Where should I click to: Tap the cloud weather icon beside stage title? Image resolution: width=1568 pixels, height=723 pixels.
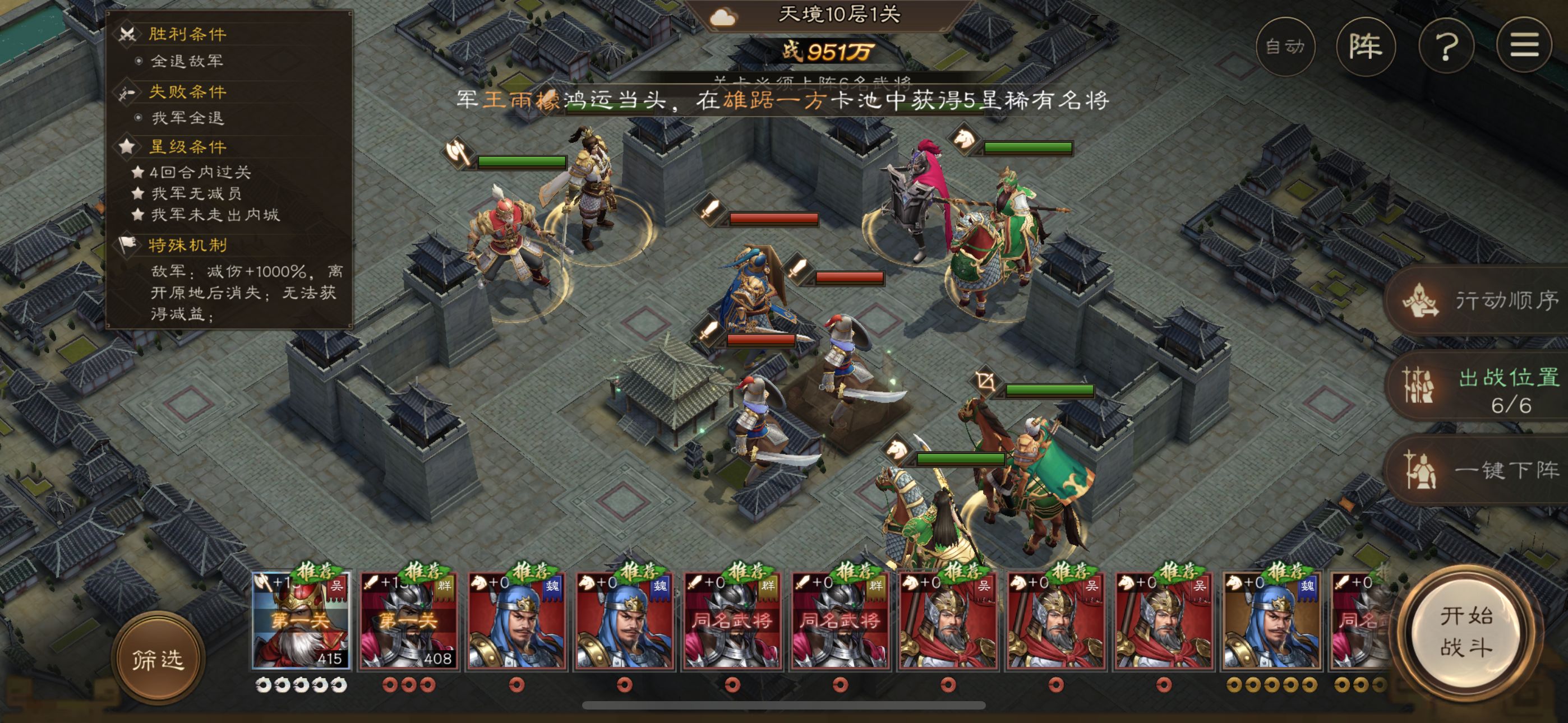point(722,16)
